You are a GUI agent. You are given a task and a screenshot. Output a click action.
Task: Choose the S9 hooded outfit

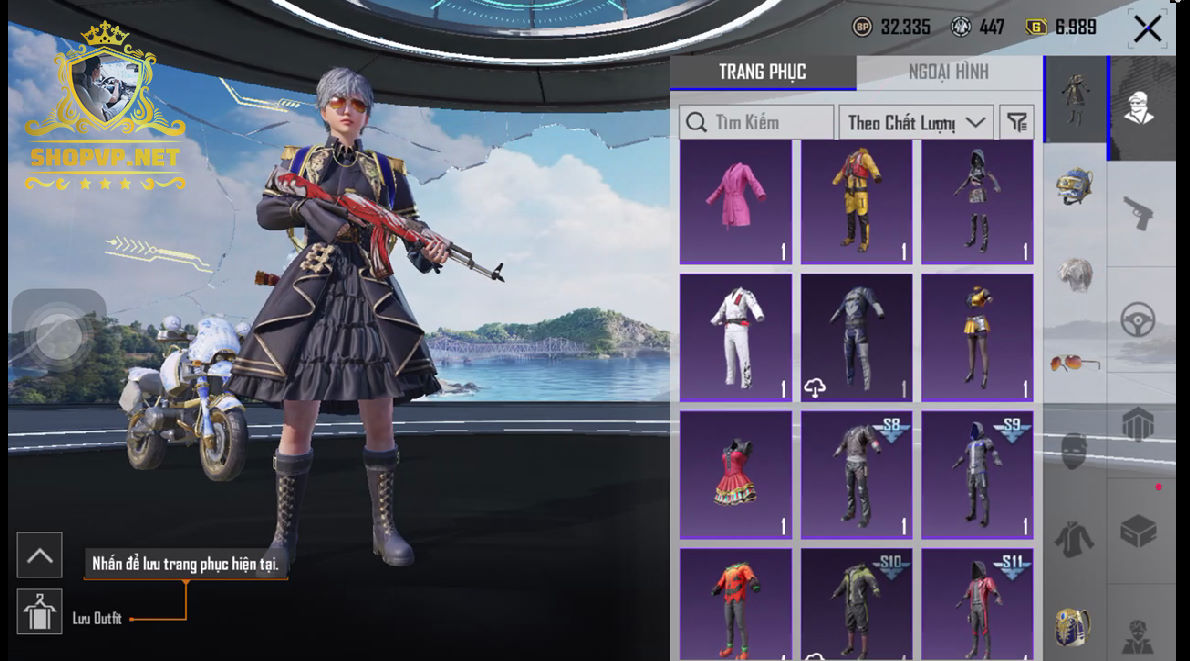(x=977, y=474)
